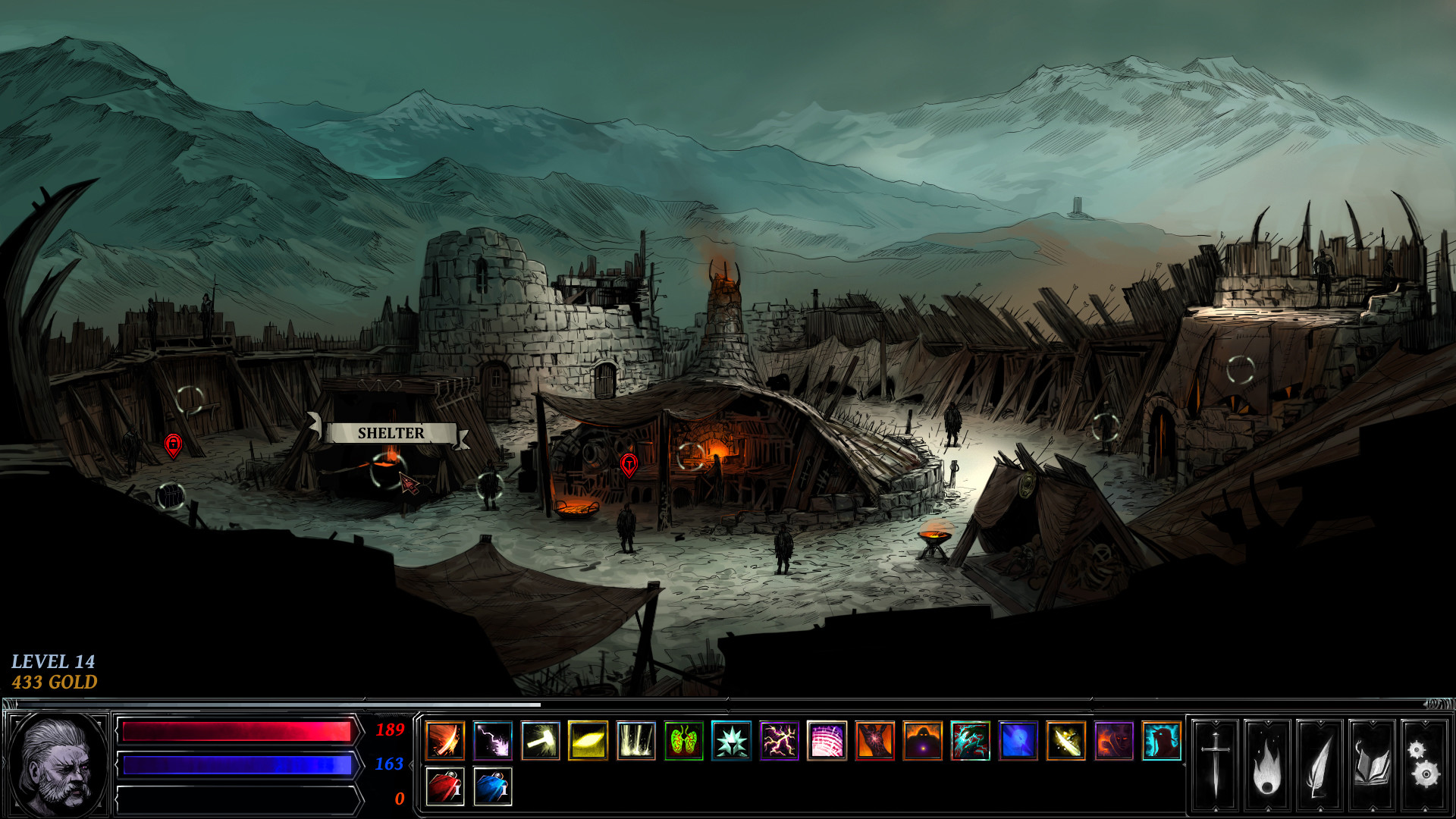Open the sword equipment panel

pos(1215,766)
